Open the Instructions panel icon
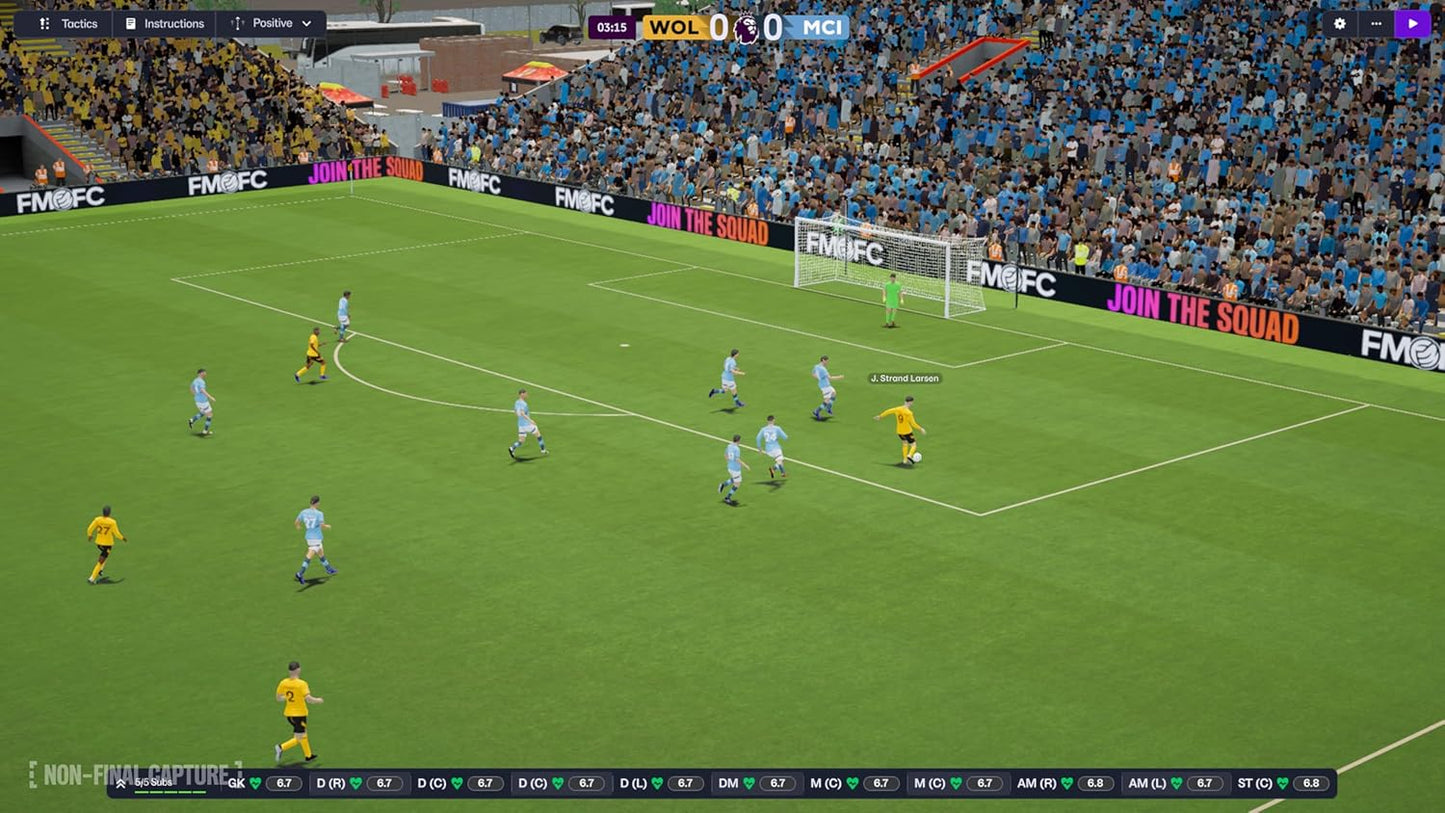1445x813 pixels. (x=130, y=23)
